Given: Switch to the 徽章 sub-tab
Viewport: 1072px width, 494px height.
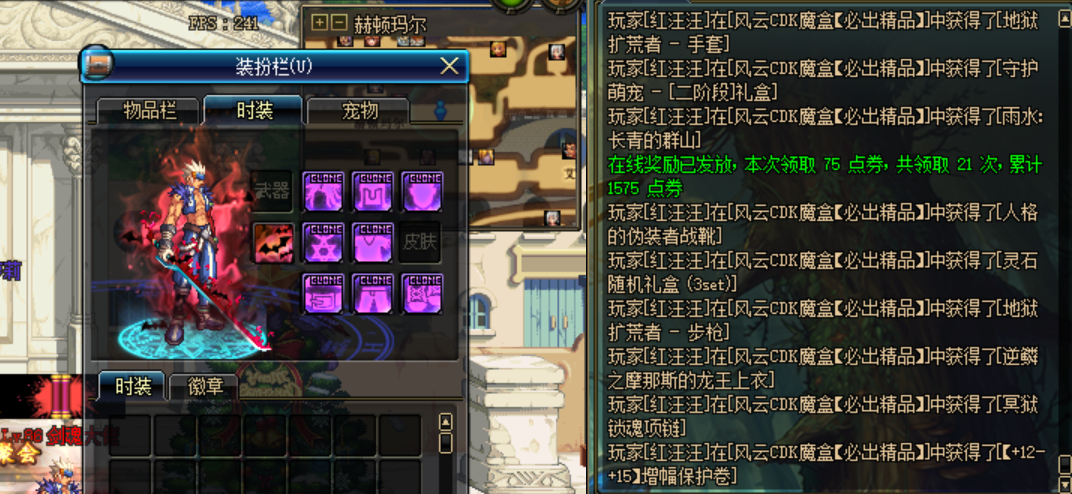Looking at the screenshot, I should [x=207, y=387].
